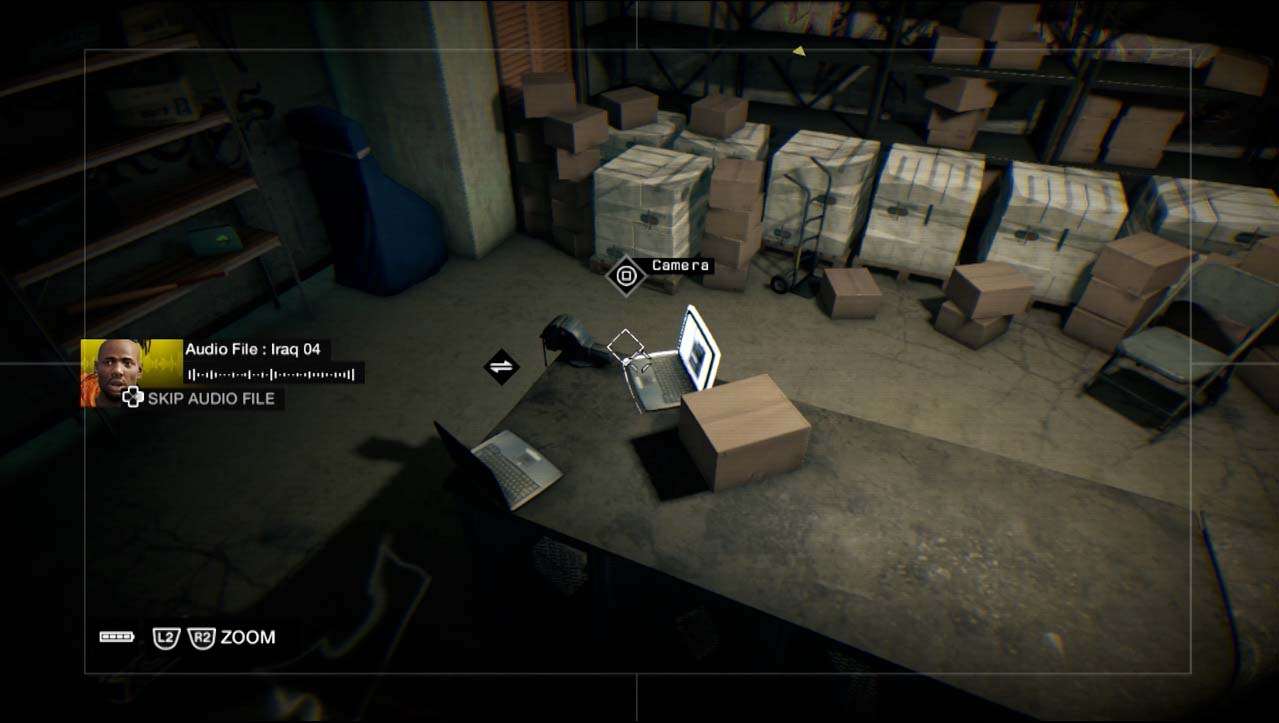
Task: Select the Camera hack diamond marker
Action: (626, 275)
